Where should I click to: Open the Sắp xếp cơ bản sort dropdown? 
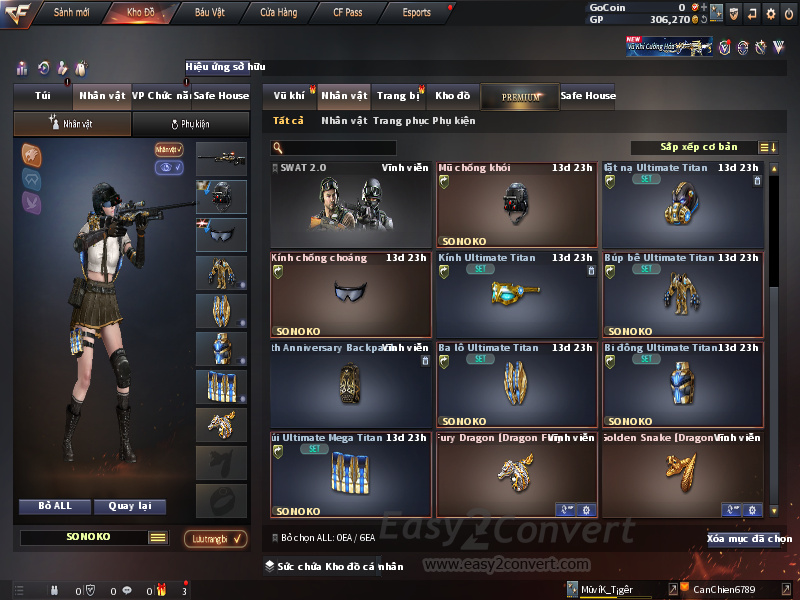pos(698,148)
